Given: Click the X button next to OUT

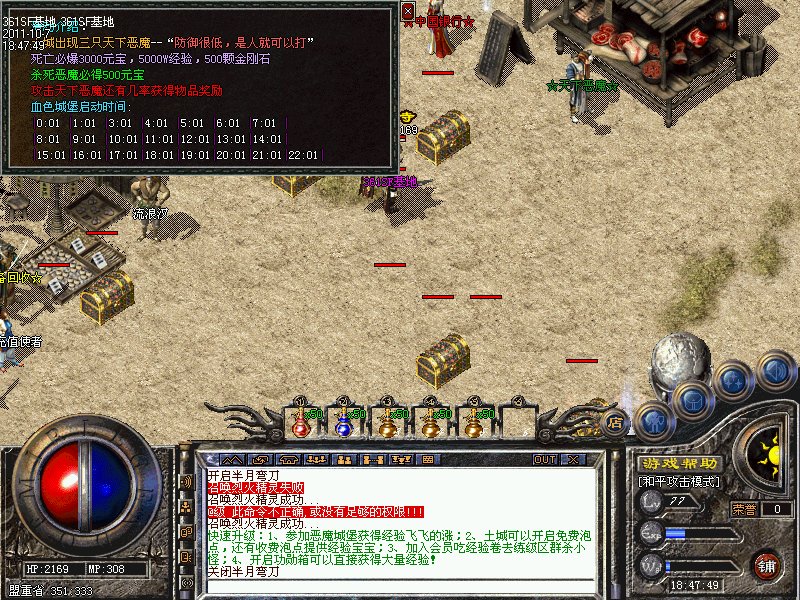Looking at the screenshot, I should [x=573, y=459].
